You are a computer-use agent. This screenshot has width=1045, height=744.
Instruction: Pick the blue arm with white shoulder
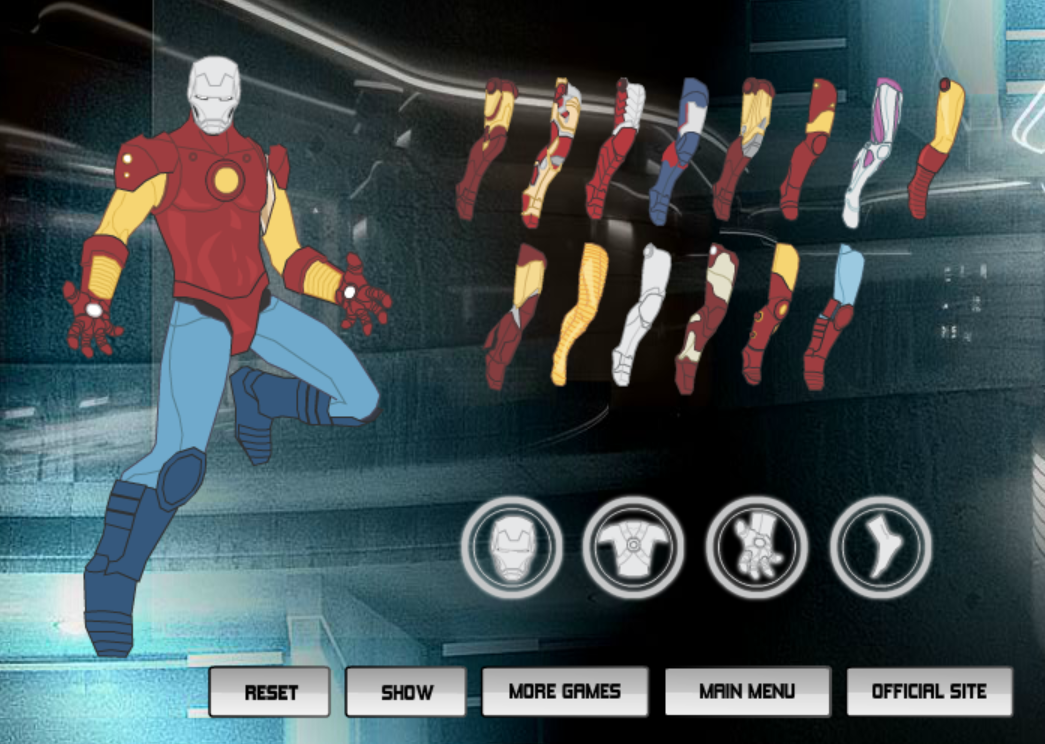coord(678,150)
